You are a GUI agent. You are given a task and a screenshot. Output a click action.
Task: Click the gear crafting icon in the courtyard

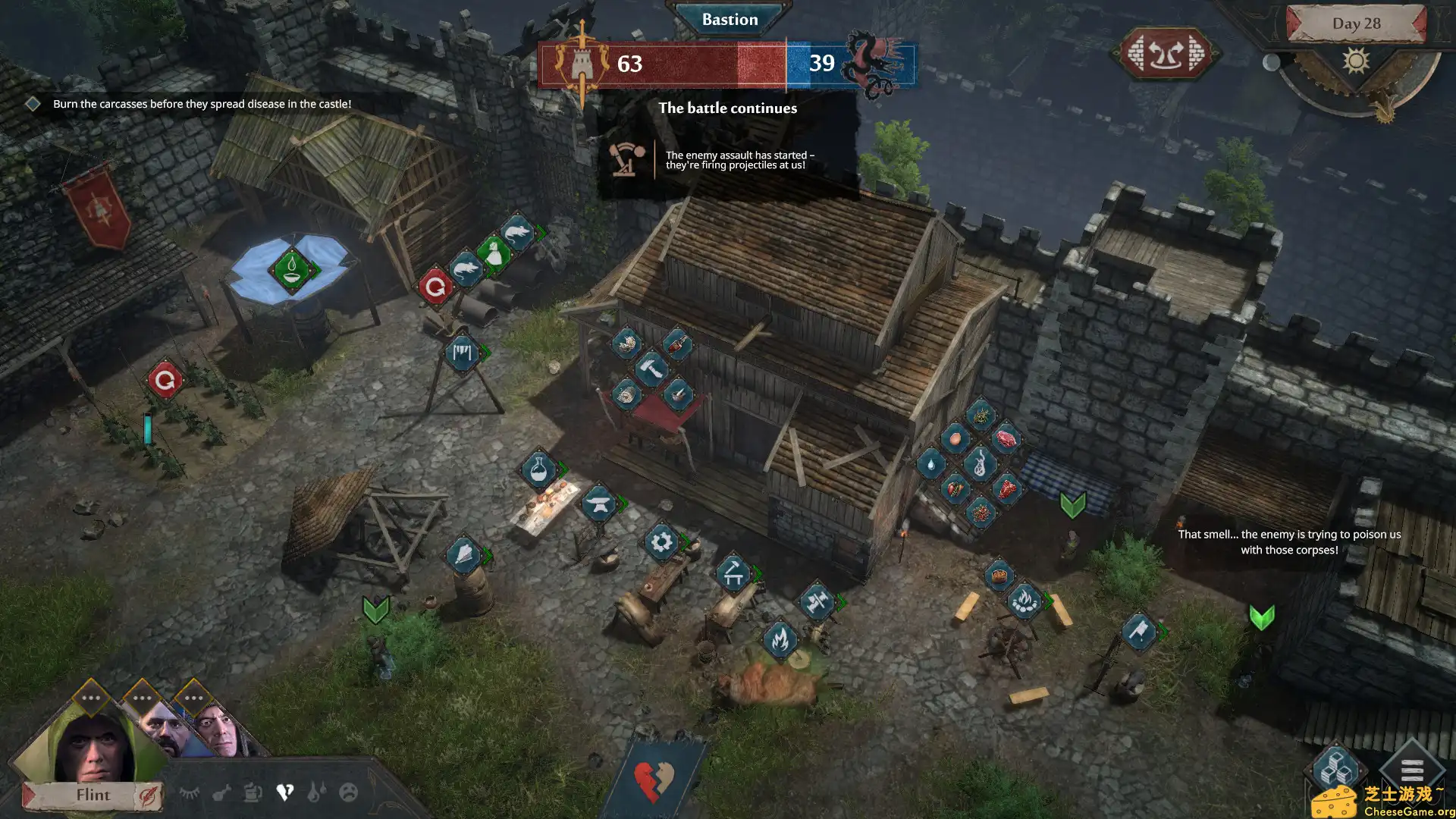tap(661, 540)
